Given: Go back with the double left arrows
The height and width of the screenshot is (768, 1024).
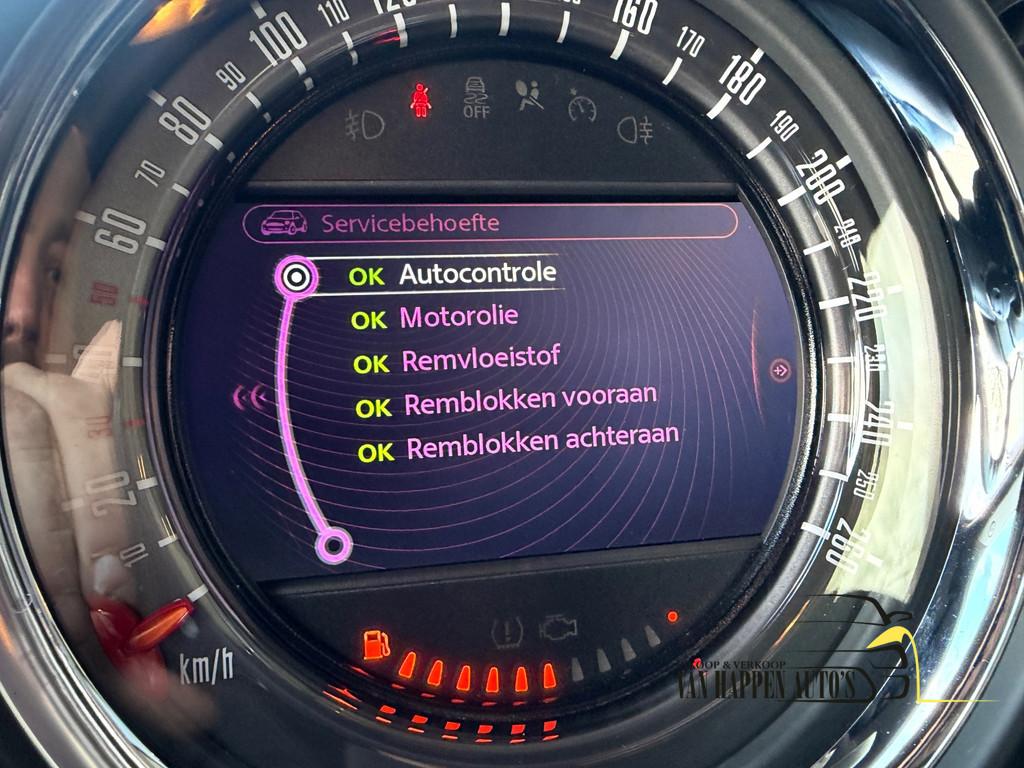Looking at the screenshot, I should click(249, 398).
